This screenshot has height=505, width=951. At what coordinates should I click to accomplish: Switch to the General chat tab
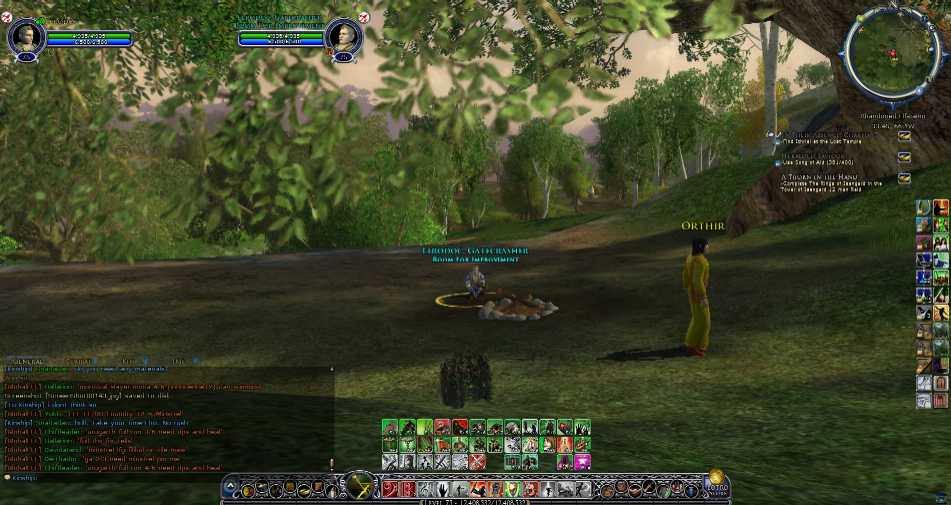tap(27, 360)
